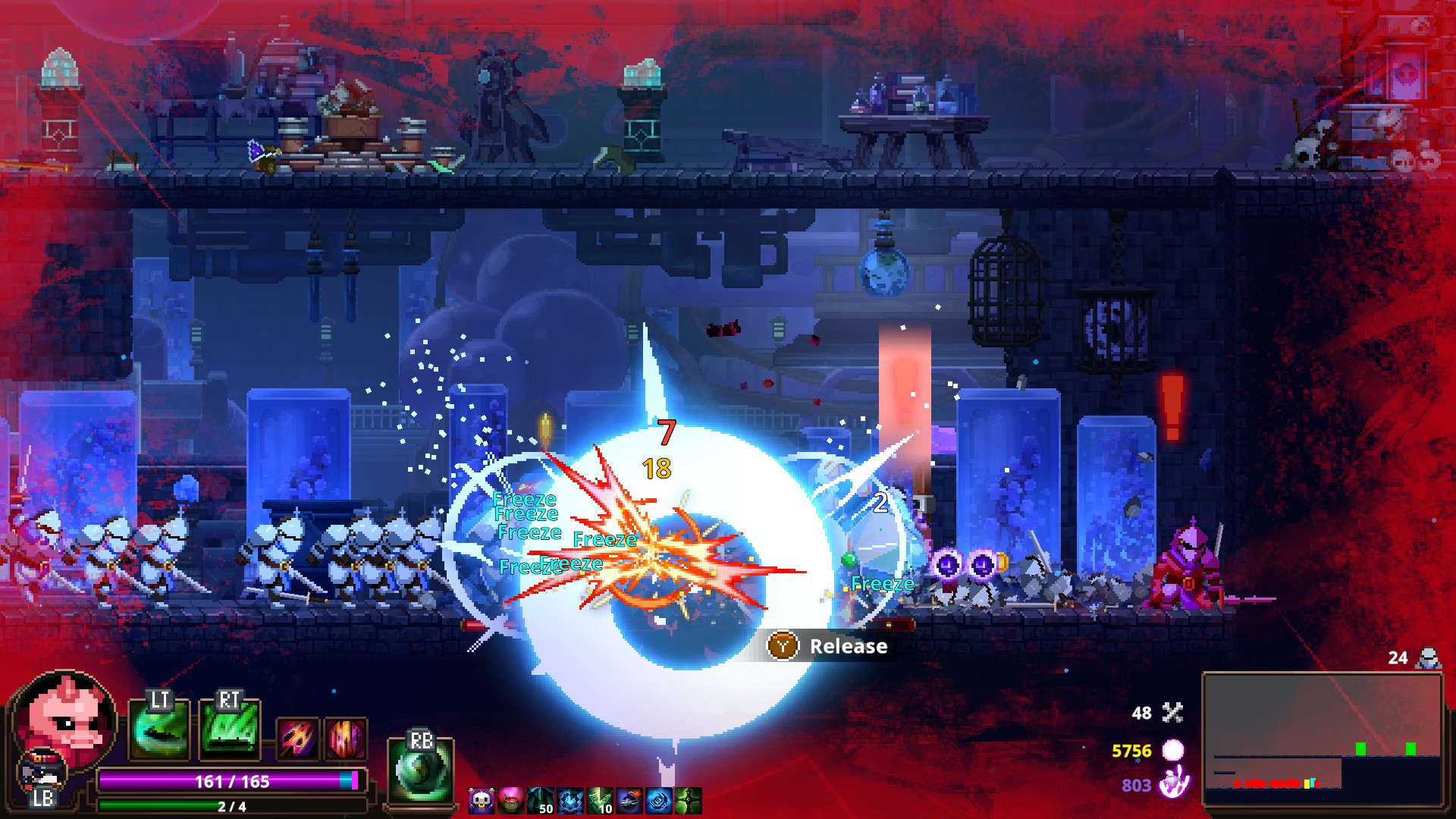
Task: Click the dark teal item showing 50
Action: [541, 801]
